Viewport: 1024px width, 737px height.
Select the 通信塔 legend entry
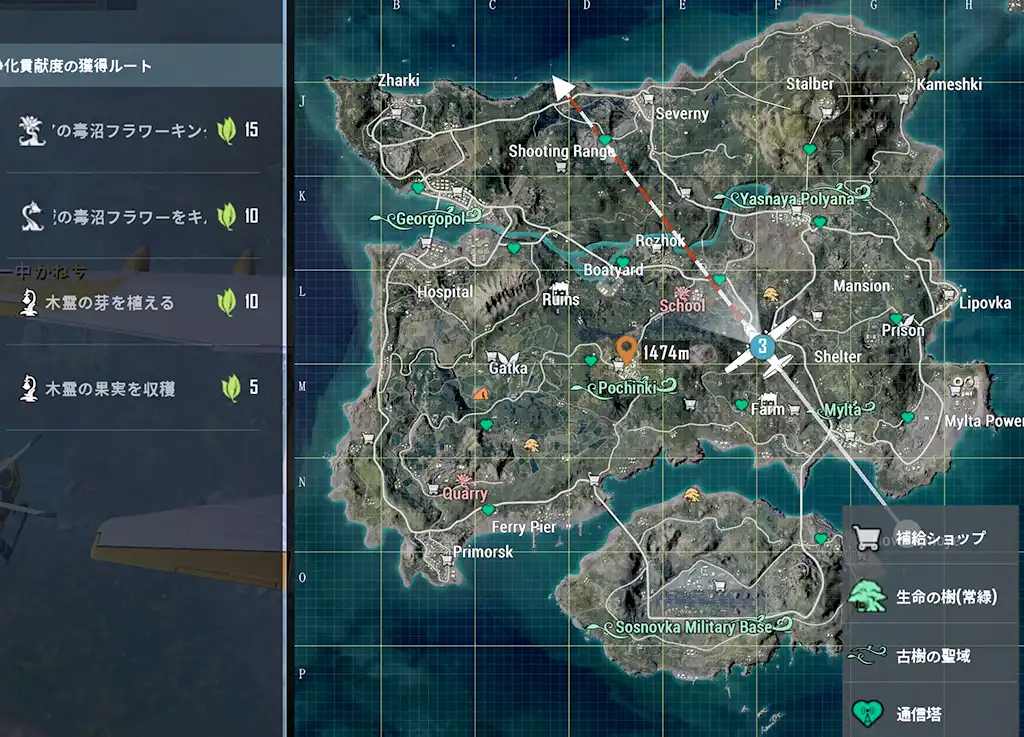[x=930, y=714]
